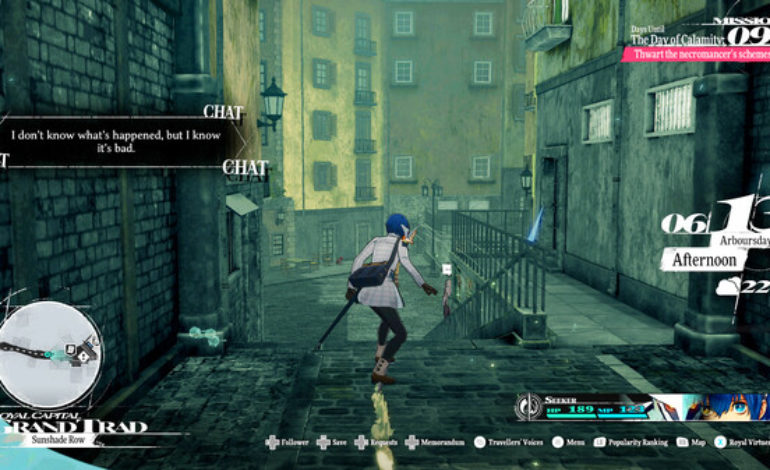
Task: Click the 'Thwart the necromancer's schemes' mission banner
Action: point(696,54)
